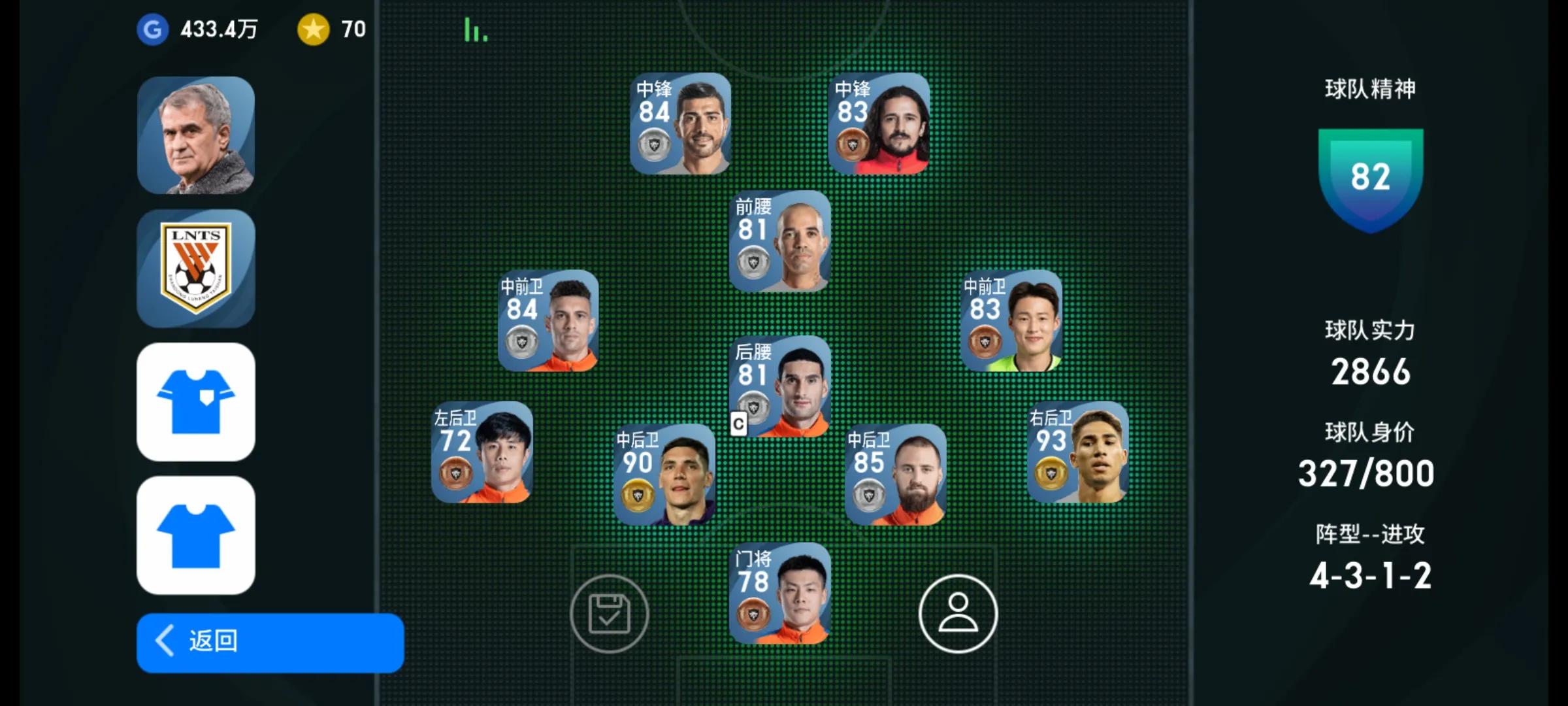Select the 门将 goalkeeper card
This screenshot has height=706, width=1568.
tap(779, 594)
